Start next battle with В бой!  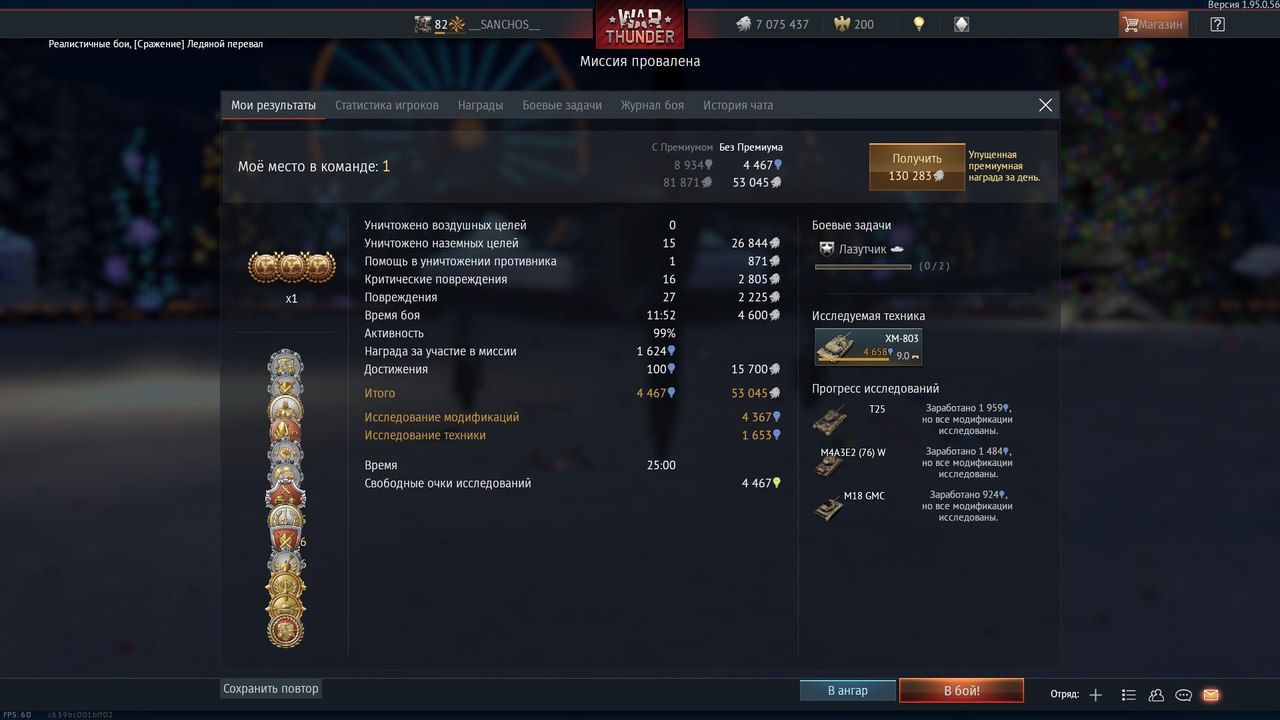[x=961, y=691]
